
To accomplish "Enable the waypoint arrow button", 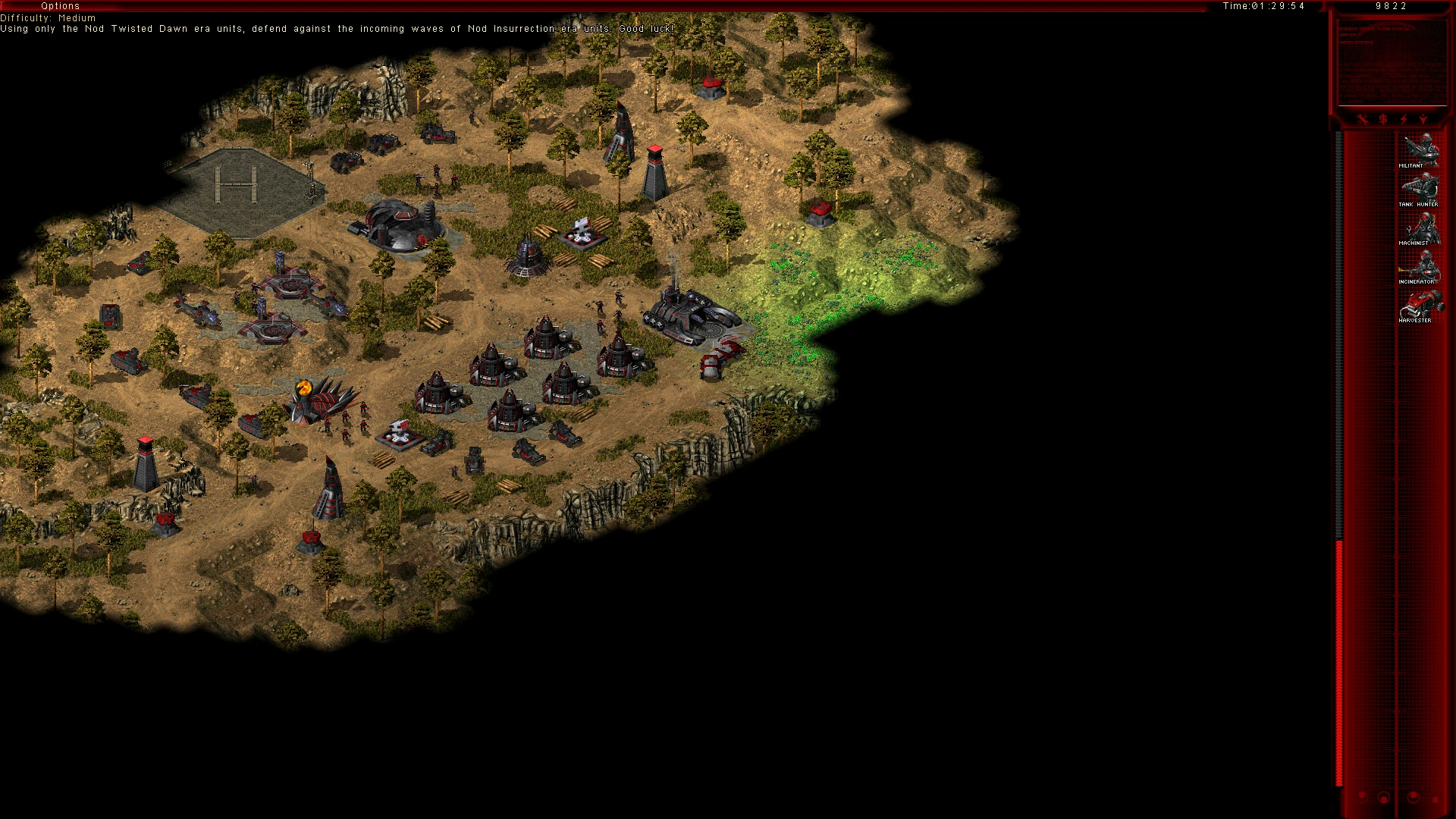I will pos(1423,119).
